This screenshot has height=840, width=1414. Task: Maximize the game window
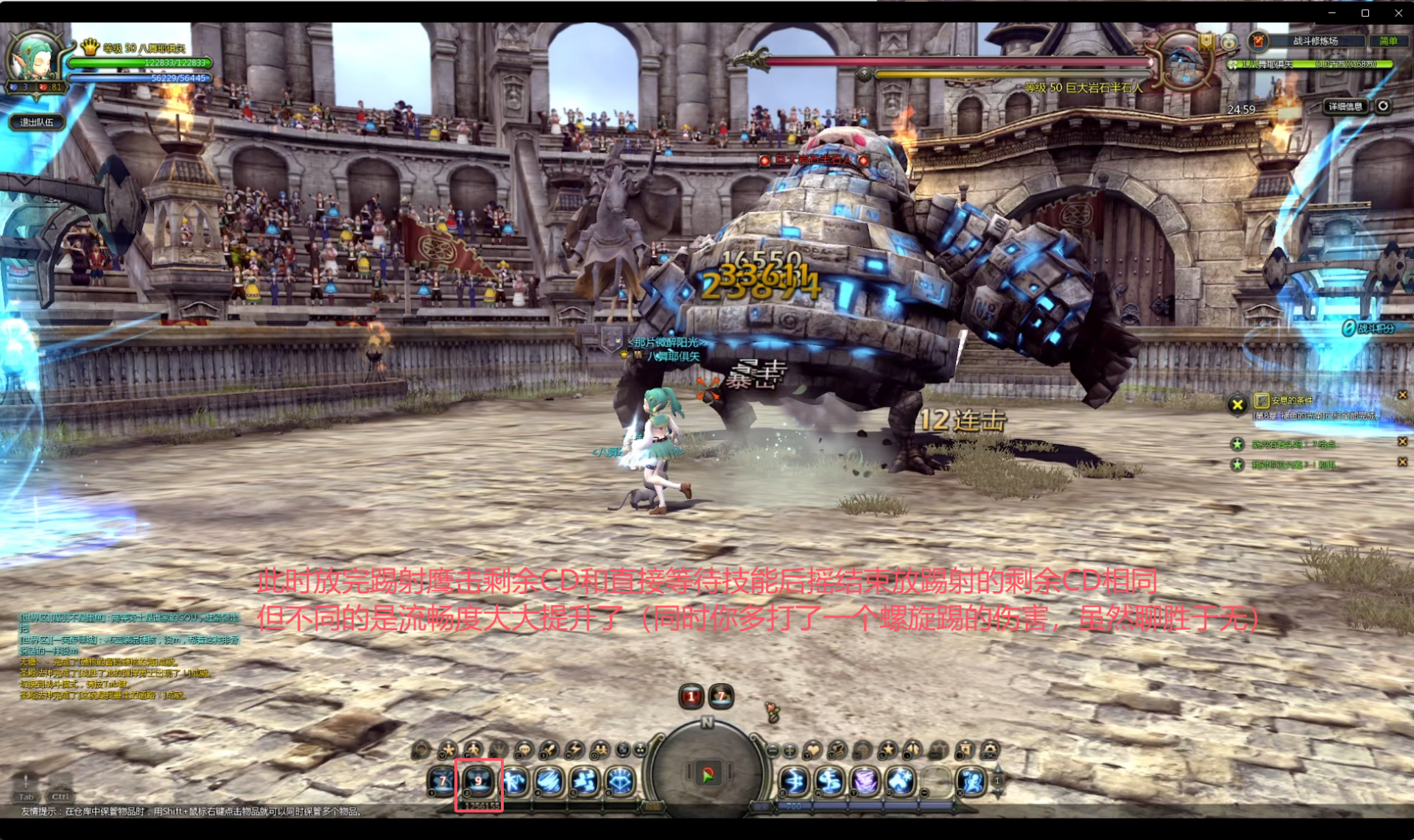[1365, 13]
